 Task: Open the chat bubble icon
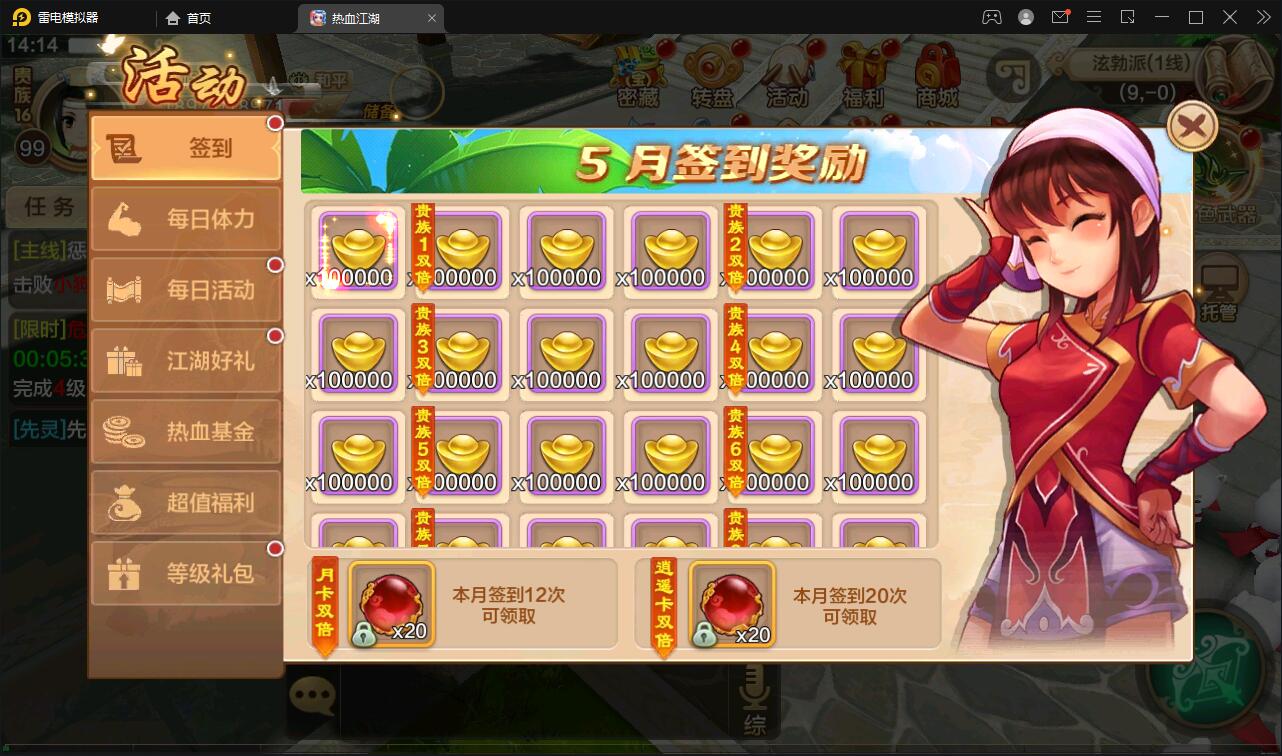[x=312, y=695]
